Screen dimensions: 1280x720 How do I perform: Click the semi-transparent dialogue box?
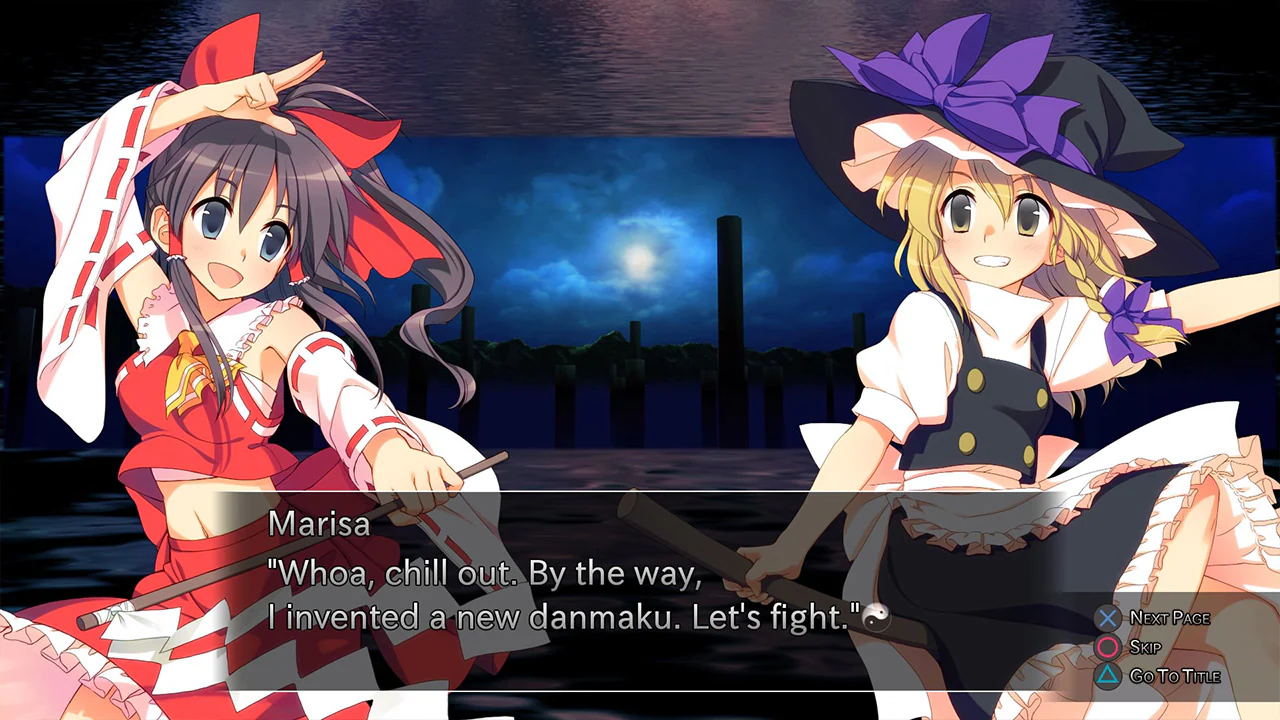tap(640, 590)
